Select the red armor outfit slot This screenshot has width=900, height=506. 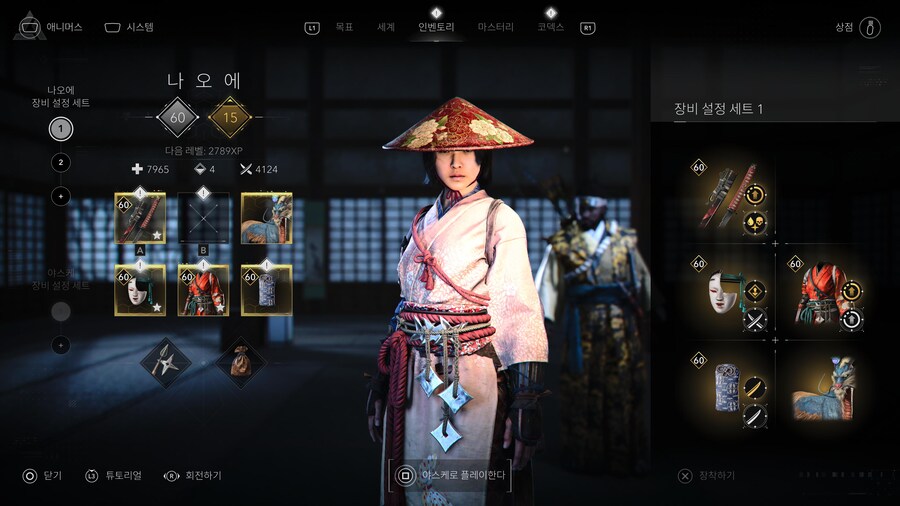[204, 290]
